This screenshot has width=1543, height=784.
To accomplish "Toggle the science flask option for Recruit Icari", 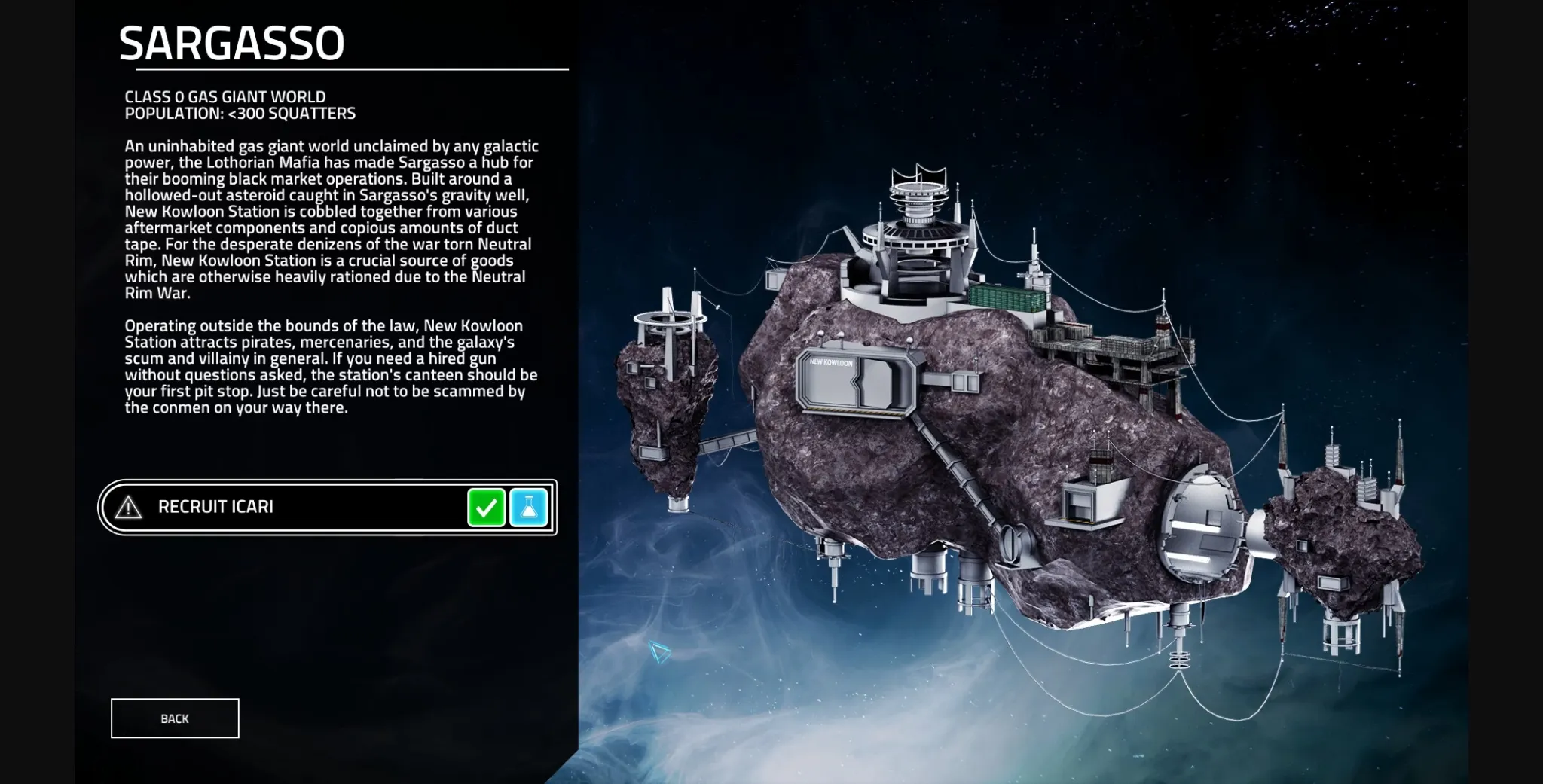I will tap(529, 507).
